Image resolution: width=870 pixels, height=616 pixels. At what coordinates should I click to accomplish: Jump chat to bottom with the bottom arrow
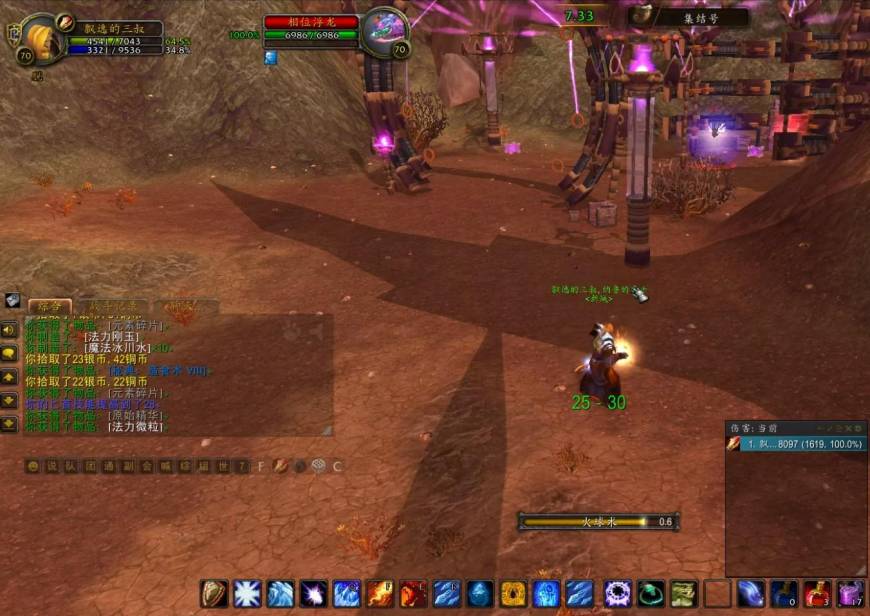10,424
